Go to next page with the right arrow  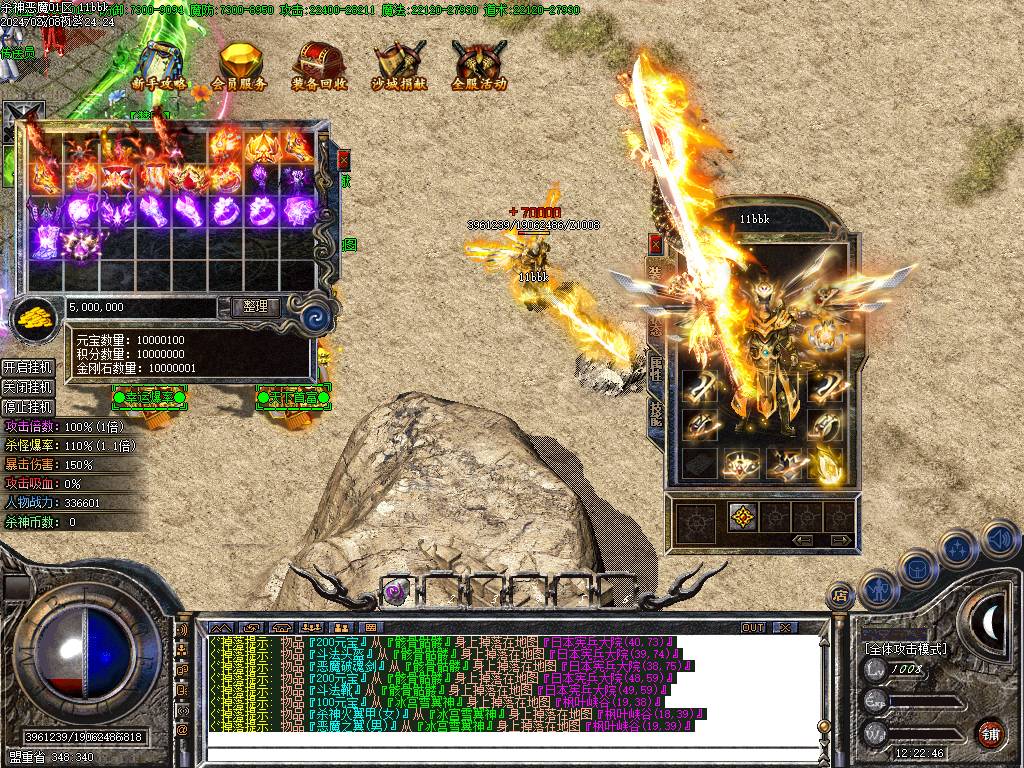tap(841, 540)
